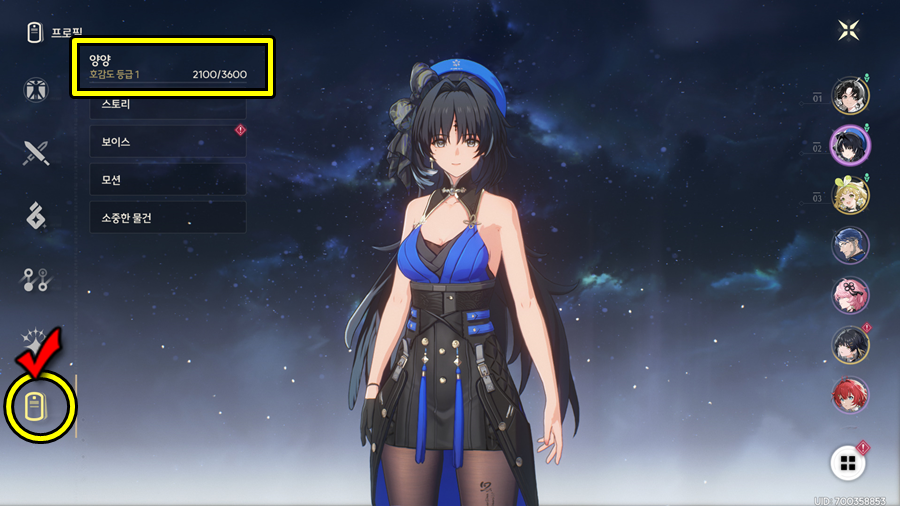Select the 양양 affinity level row
Image resolution: width=900 pixels, height=506 pixels.
coord(172,67)
